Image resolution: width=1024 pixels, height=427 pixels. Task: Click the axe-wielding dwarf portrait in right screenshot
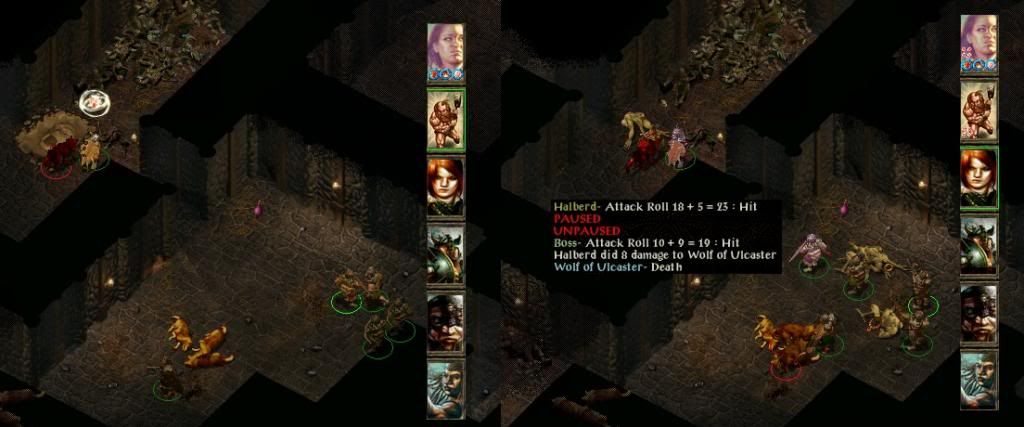coord(979,110)
